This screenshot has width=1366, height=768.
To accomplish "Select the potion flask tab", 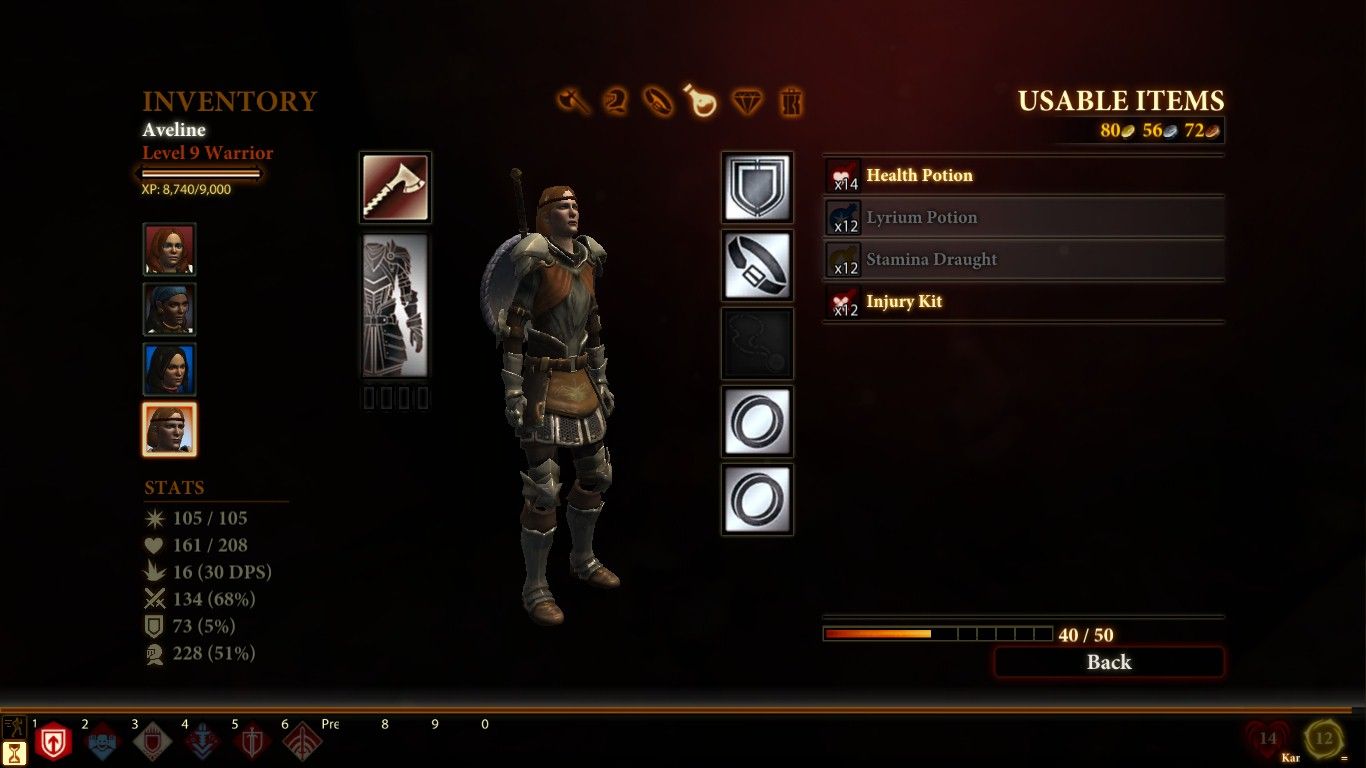I will tap(701, 101).
